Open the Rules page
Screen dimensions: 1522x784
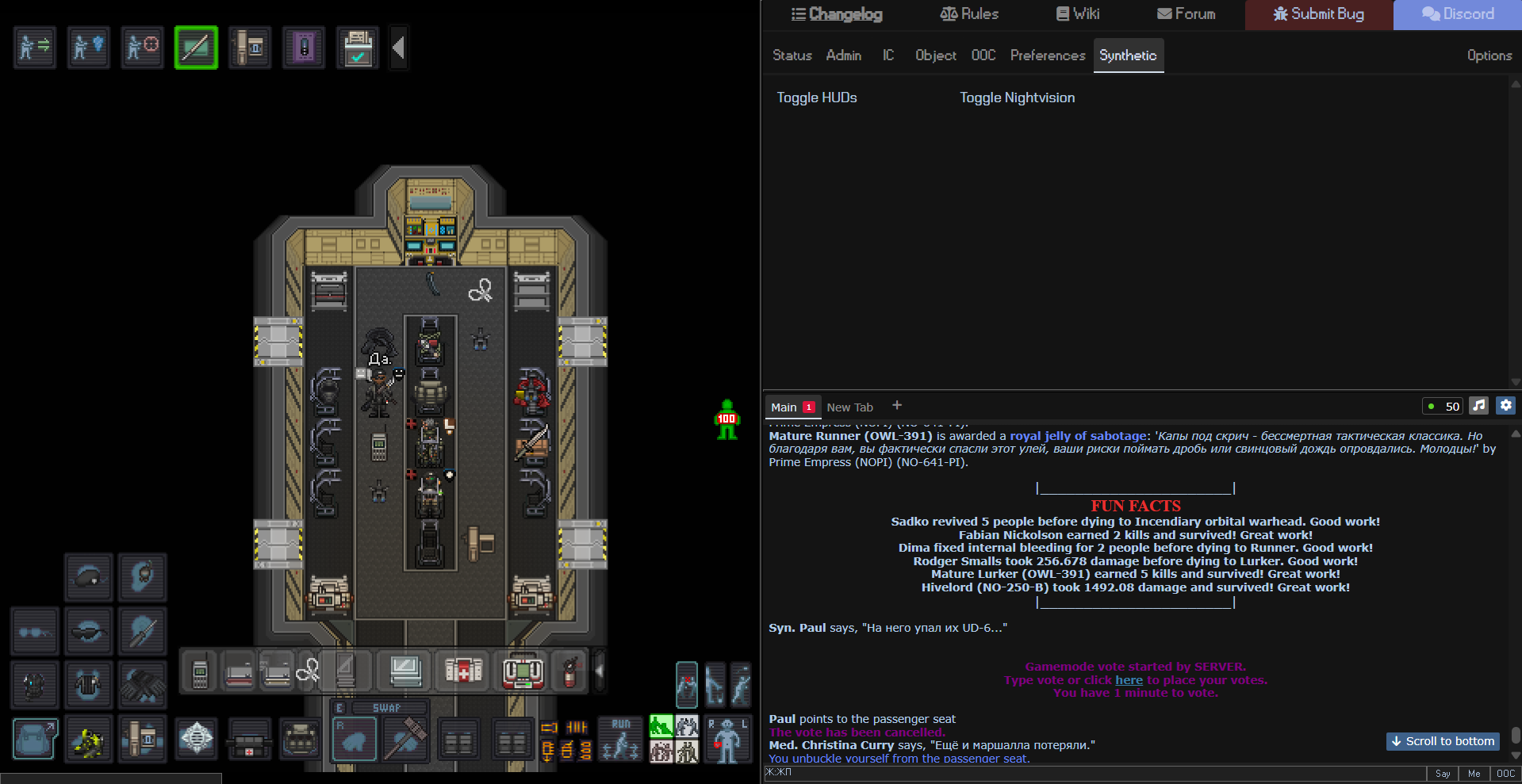point(969,14)
